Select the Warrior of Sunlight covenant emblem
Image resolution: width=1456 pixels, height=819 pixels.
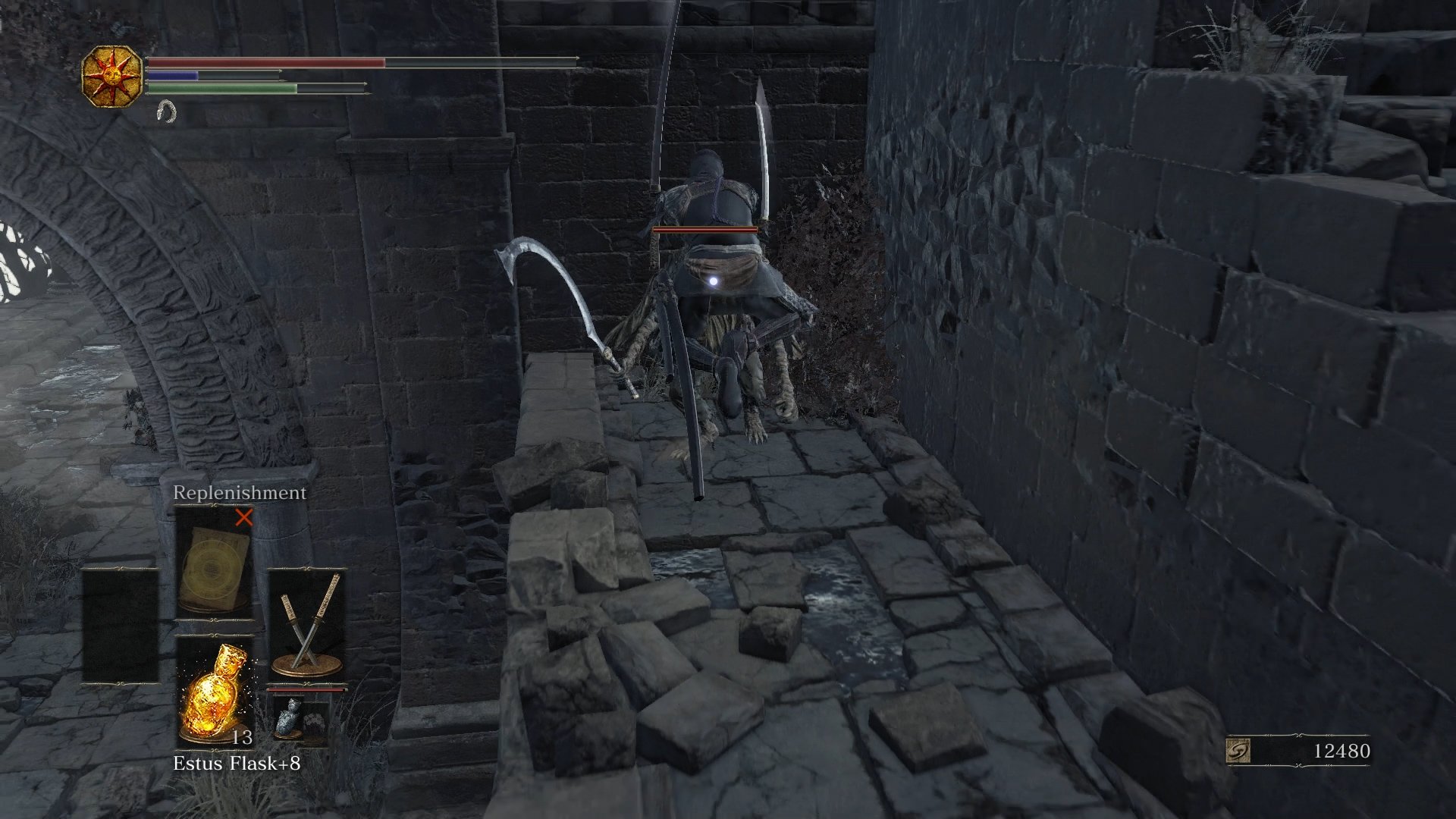click(x=112, y=77)
